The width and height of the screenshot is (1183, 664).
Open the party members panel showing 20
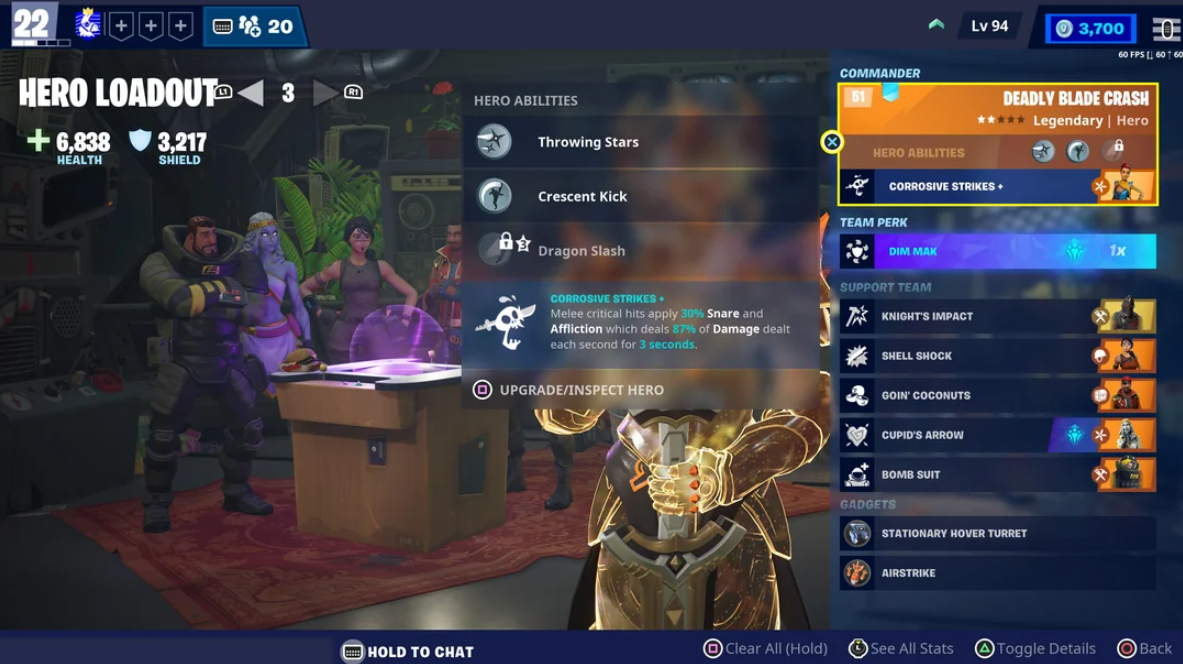[x=255, y=27]
